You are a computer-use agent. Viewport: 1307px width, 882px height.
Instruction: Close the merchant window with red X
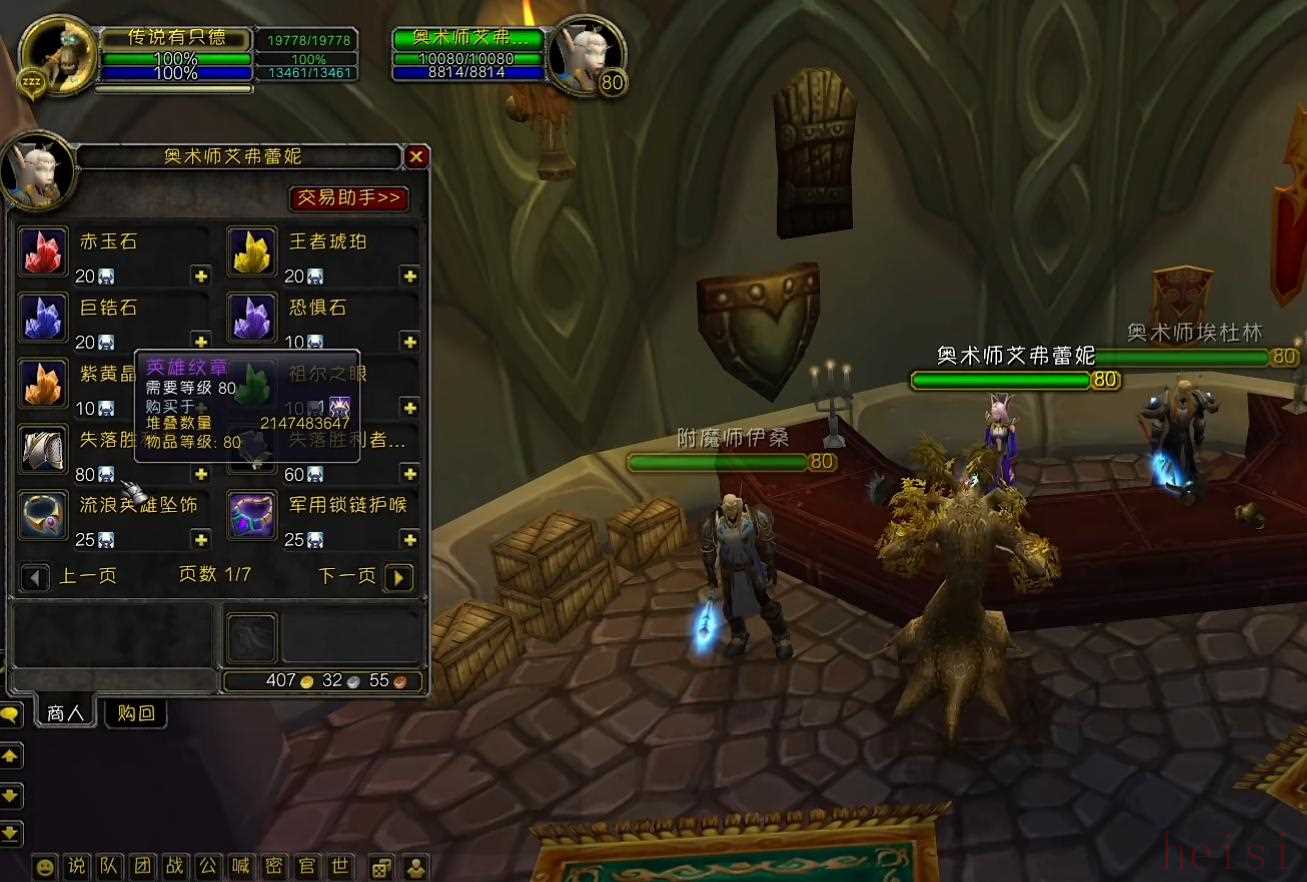coord(417,156)
